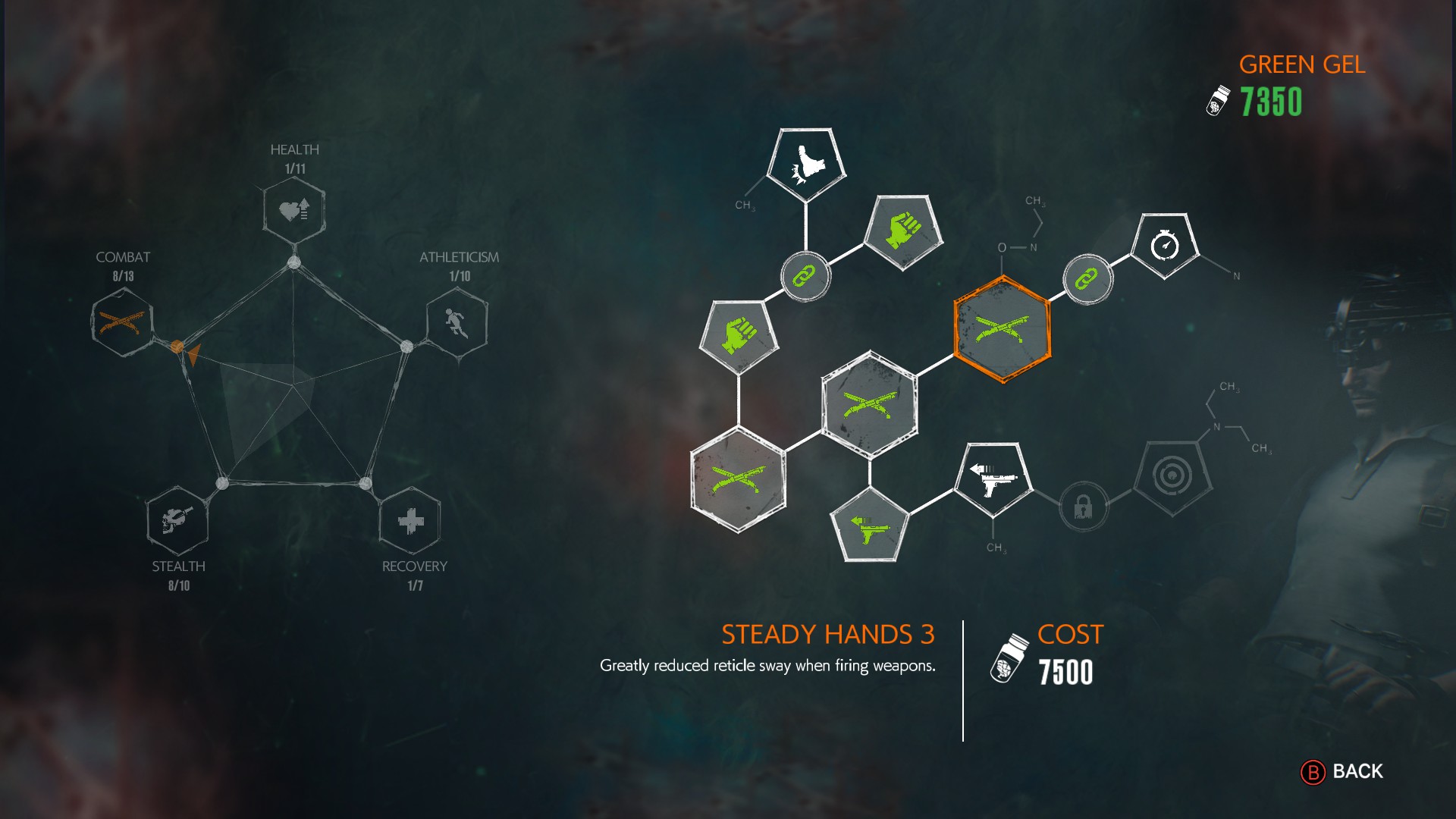Screen dimensions: 1456x819
Task: Select the dimmed bullseye target skill
Action: 1172,476
